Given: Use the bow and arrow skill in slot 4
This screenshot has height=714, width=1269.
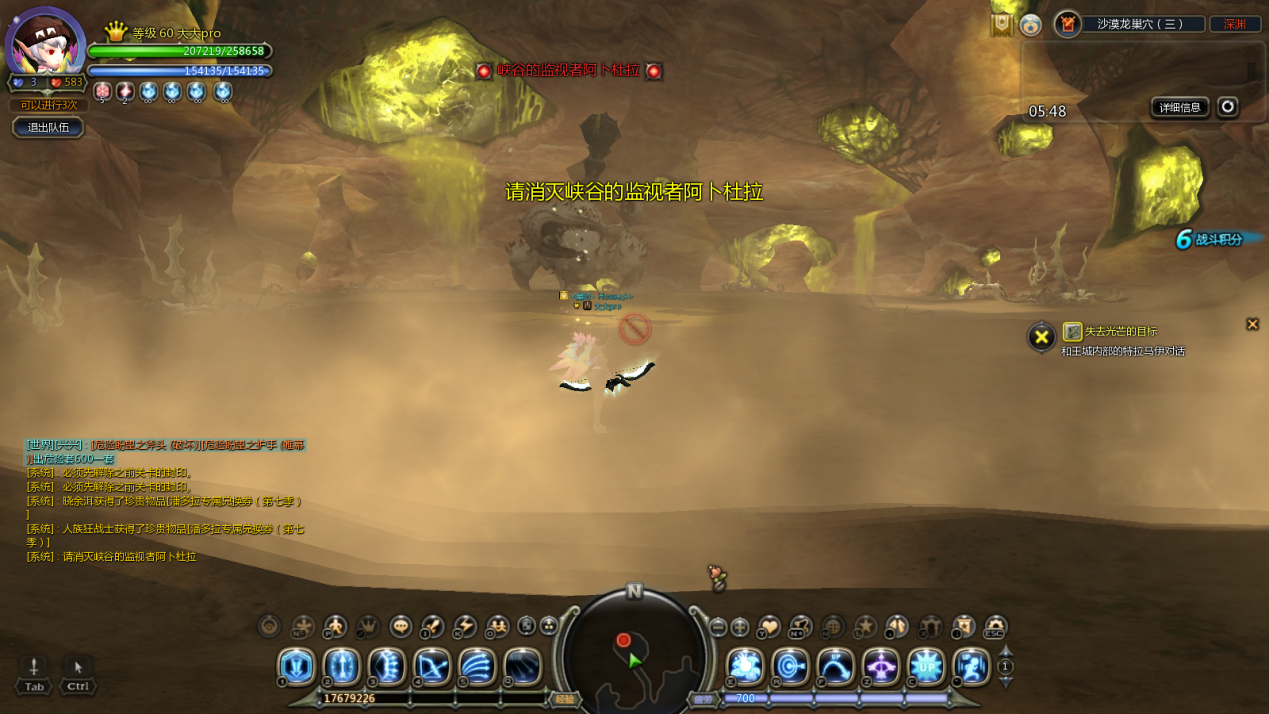Looking at the screenshot, I should pos(432,666).
